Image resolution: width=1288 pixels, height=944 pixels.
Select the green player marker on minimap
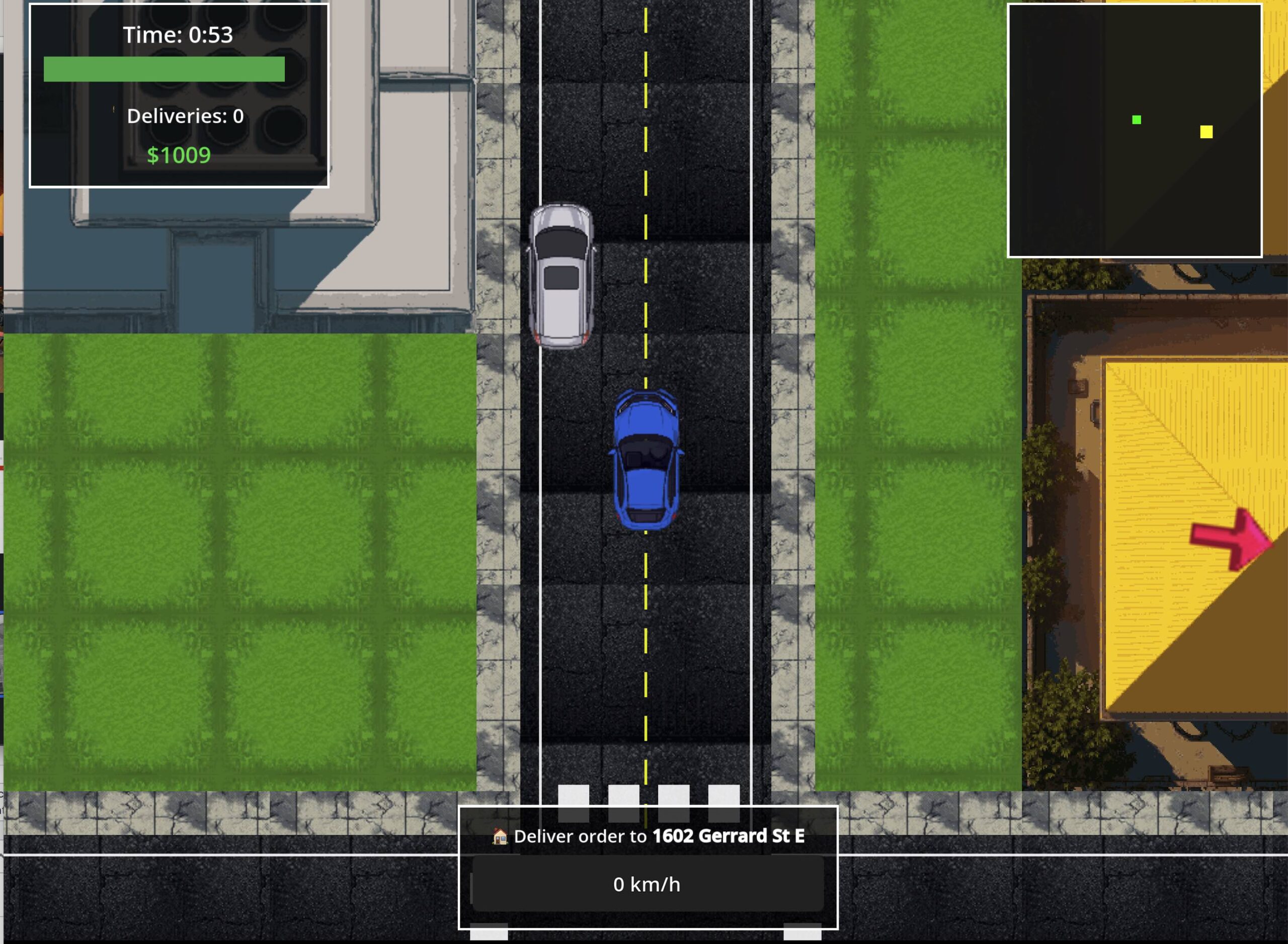[x=1137, y=119]
